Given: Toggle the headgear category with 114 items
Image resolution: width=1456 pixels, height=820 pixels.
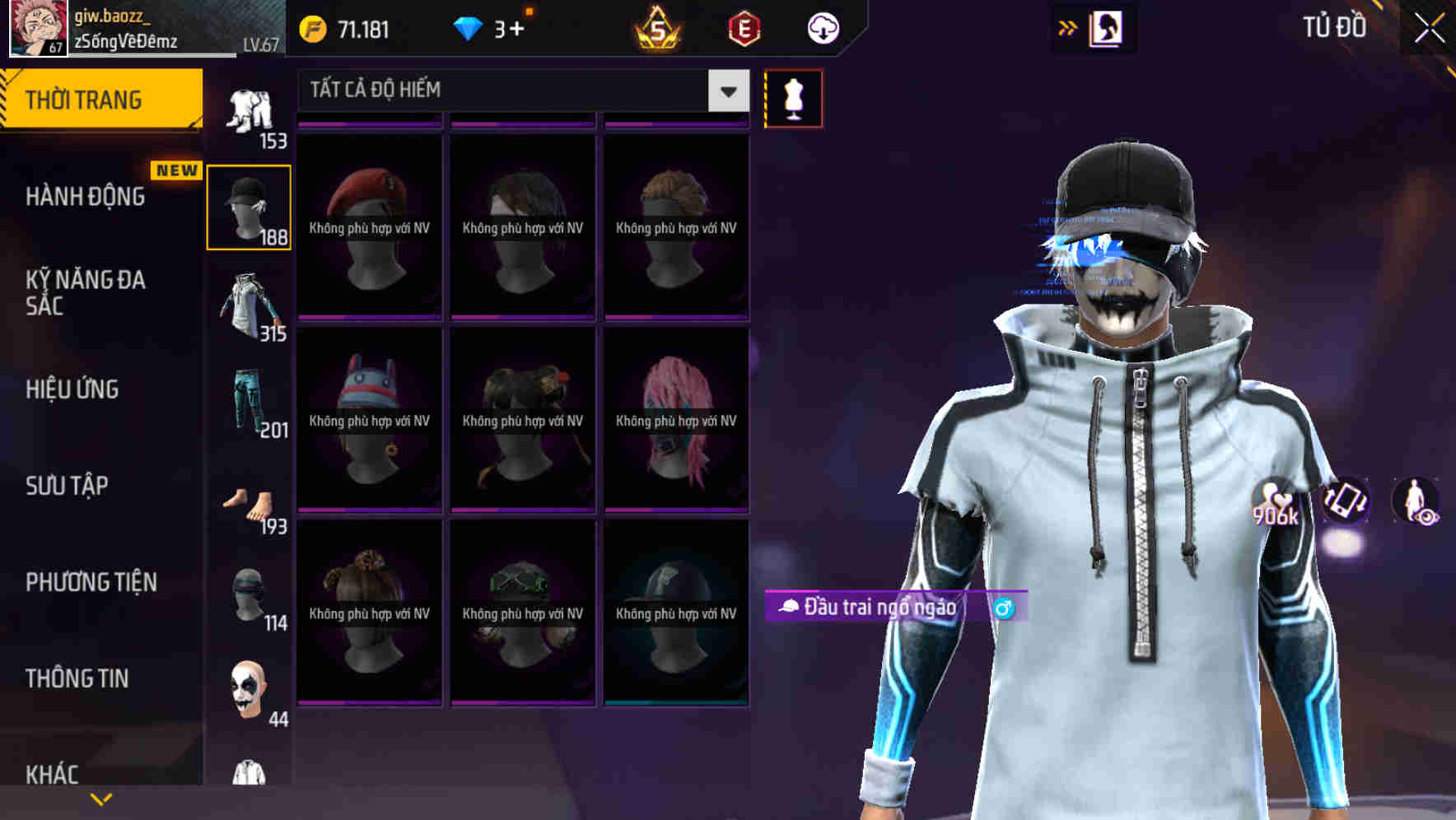Looking at the screenshot, I should 250,599.
